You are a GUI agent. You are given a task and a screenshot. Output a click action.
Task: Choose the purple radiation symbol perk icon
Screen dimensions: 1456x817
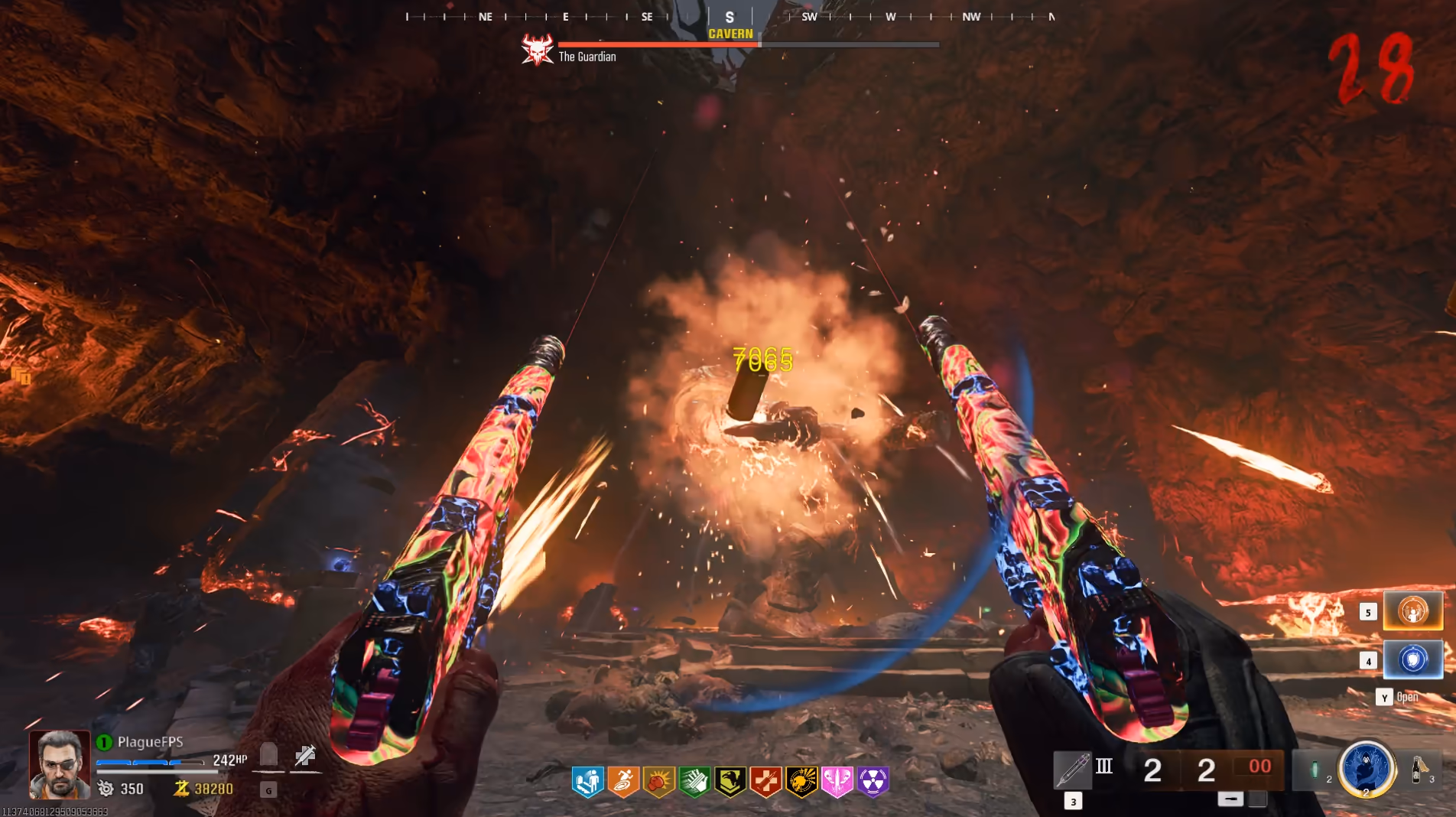pos(873,782)
